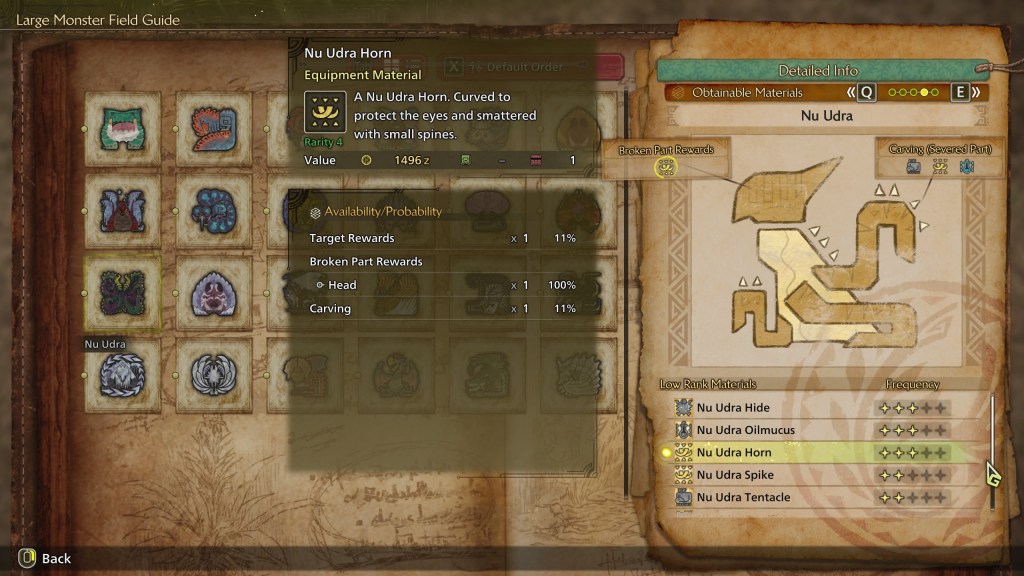Click the materials list scrollbar
The width and height of the screenshot is (1024, 576).
(x=992, y=450)
